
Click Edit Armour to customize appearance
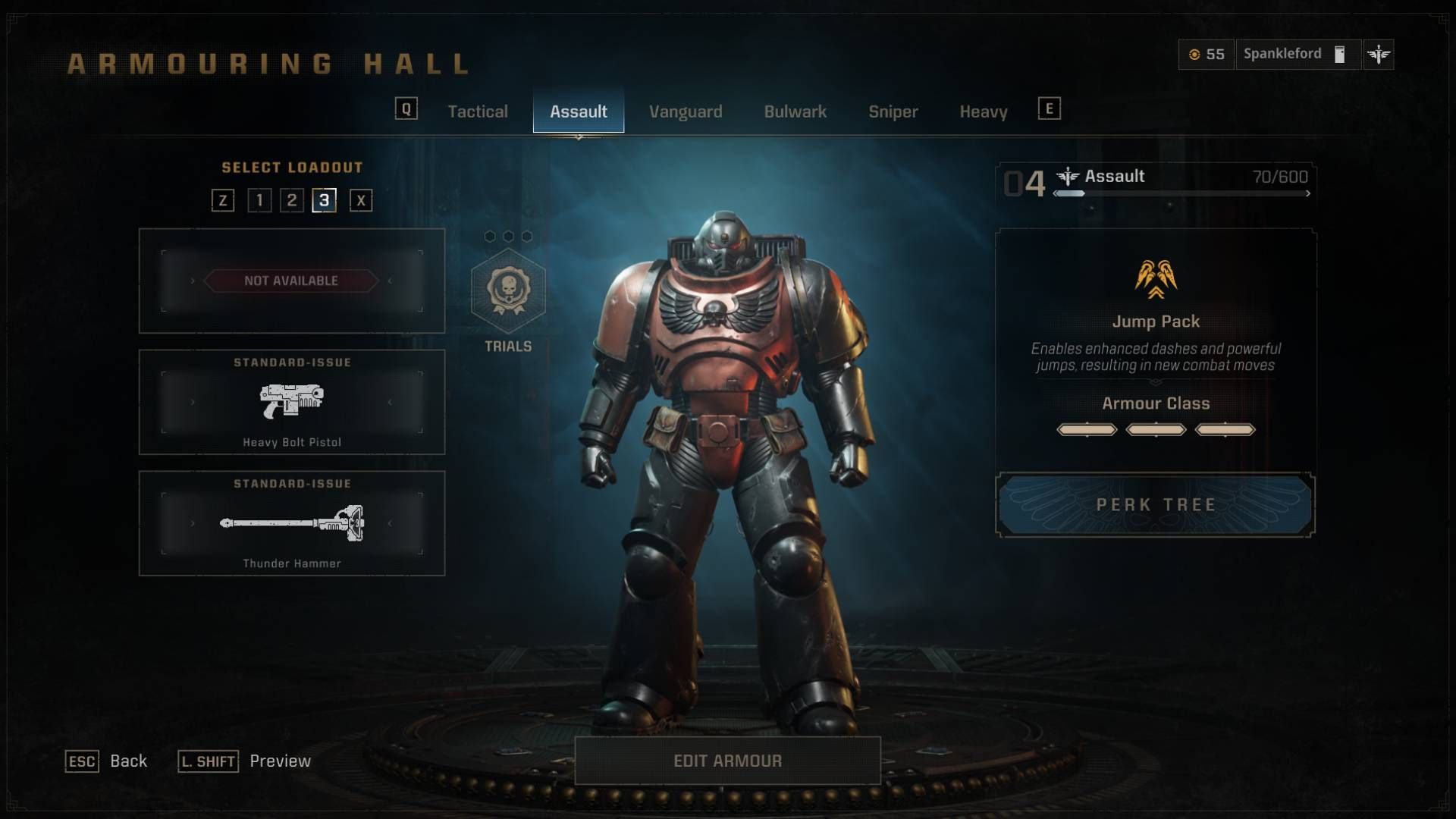click(727, 761)
